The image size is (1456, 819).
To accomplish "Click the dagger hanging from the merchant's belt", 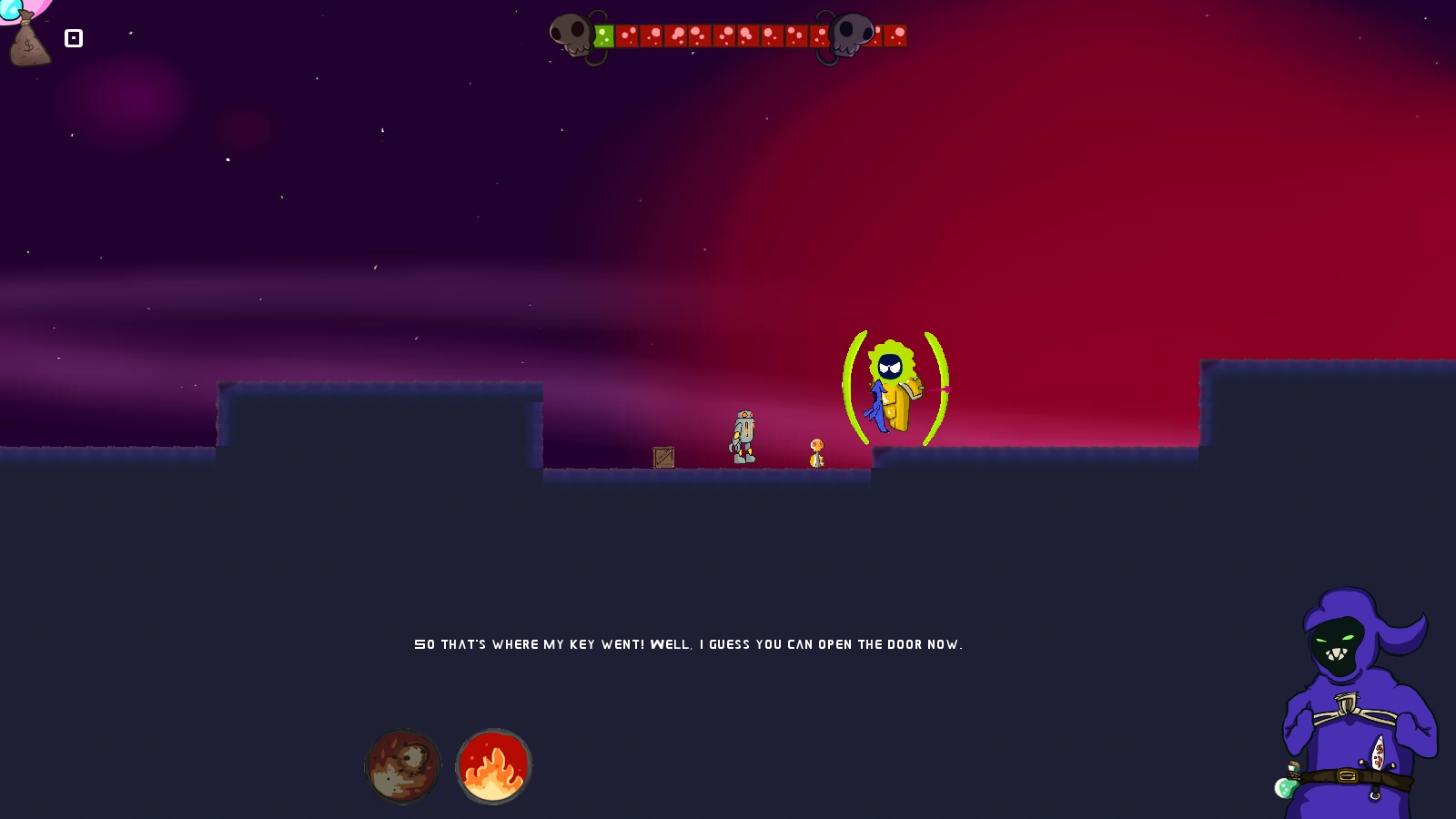I will [x=1378, y=751].
